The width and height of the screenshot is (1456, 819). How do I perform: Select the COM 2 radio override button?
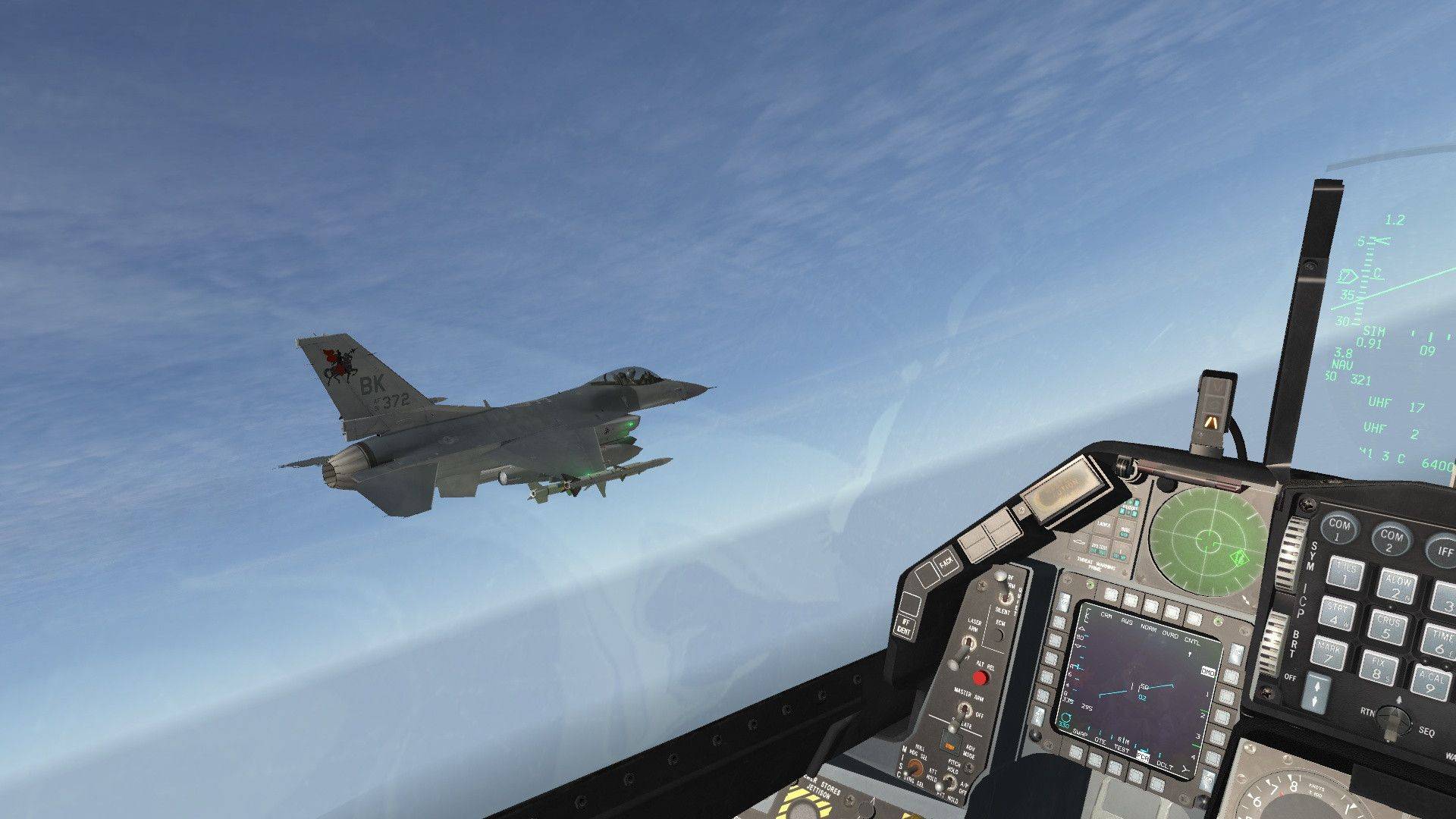(x=1392, y=538)
